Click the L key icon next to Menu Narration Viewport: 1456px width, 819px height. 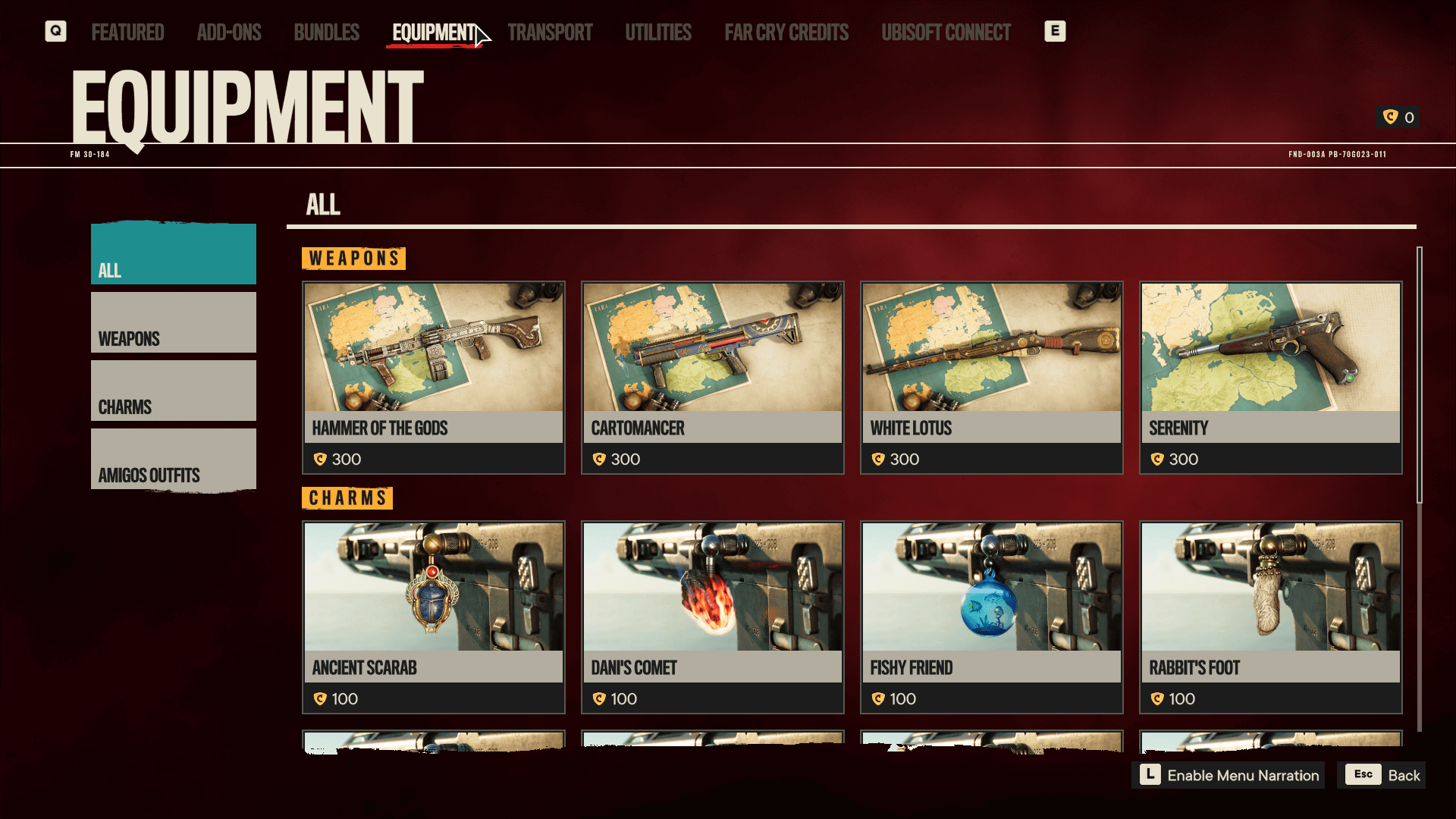pos(1150,775)
